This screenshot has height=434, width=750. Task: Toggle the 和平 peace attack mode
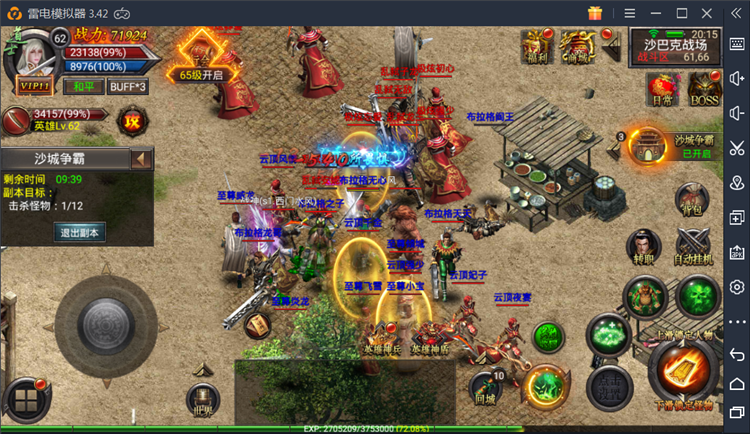[84, 86]
